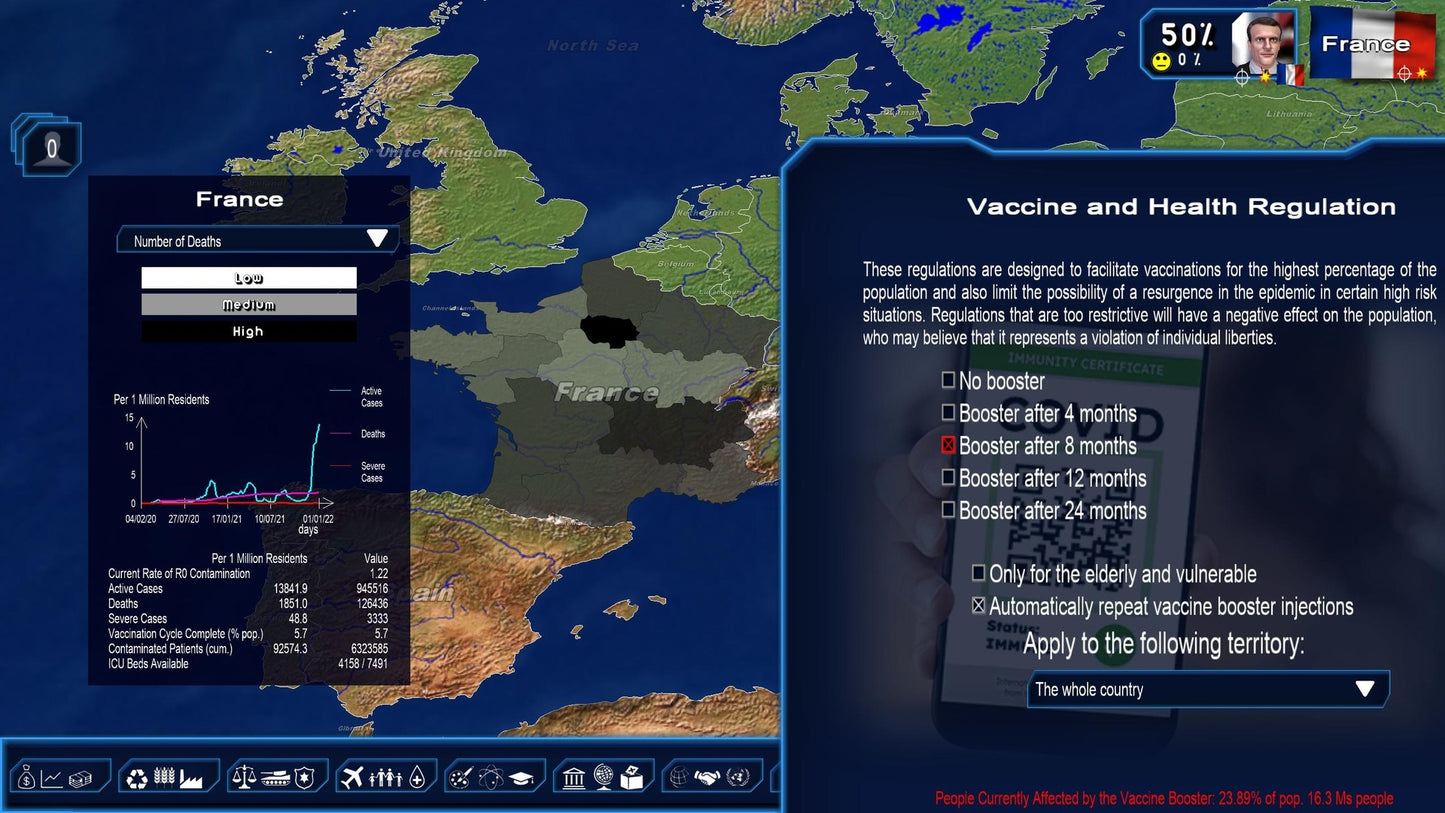Disable Automatically repeat vaccine booster injections

[977, 606]
